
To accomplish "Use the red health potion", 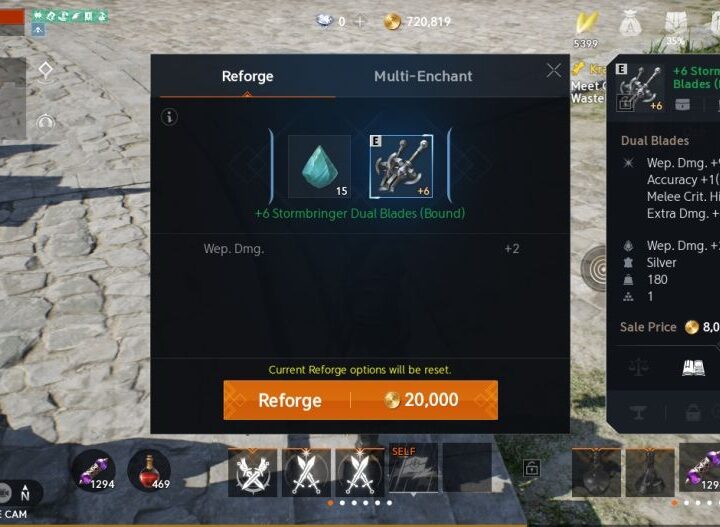I will pyautogui.click(x=149, y=470).
